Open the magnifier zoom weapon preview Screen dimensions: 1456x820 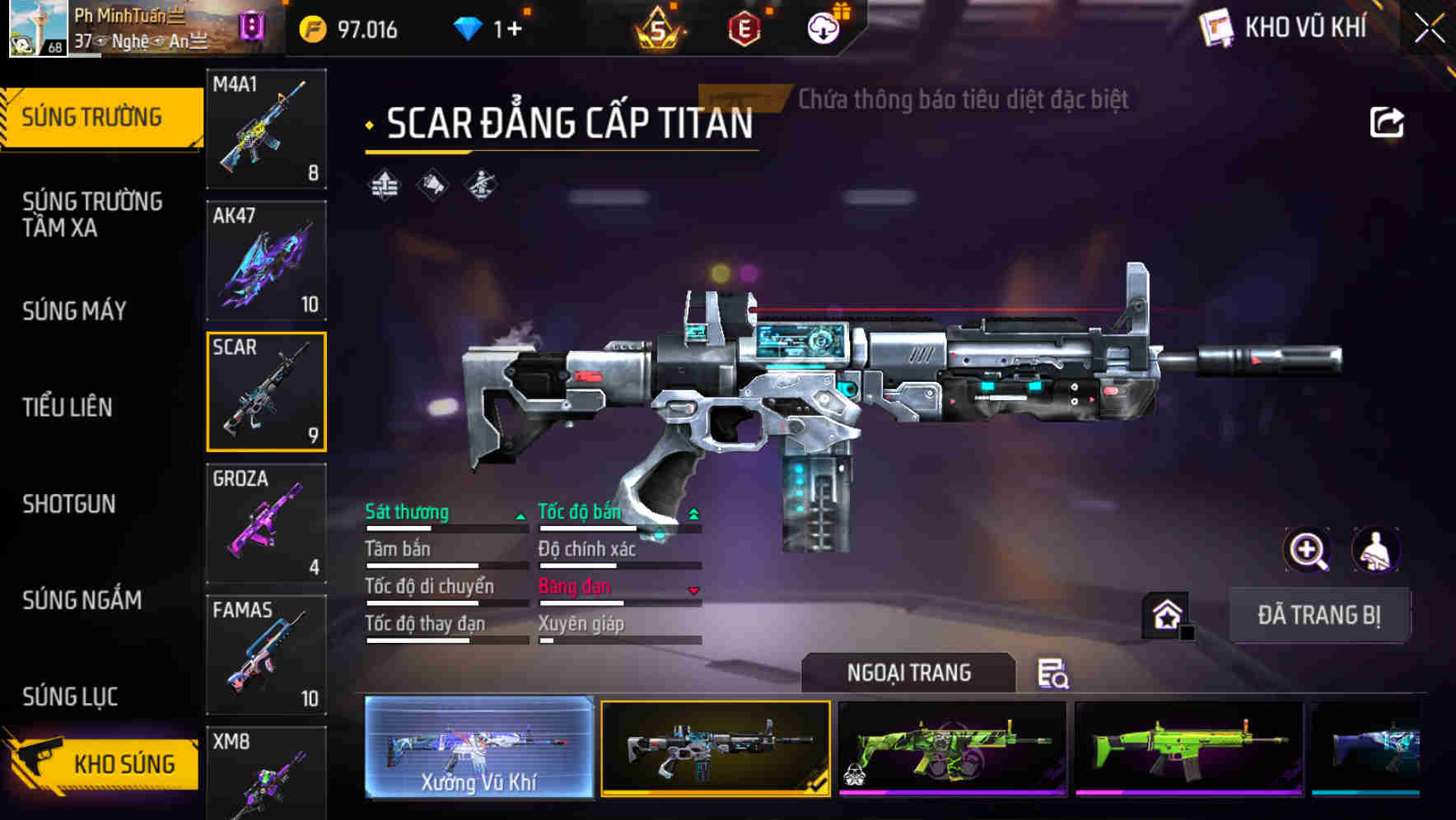click(1306, 550)
